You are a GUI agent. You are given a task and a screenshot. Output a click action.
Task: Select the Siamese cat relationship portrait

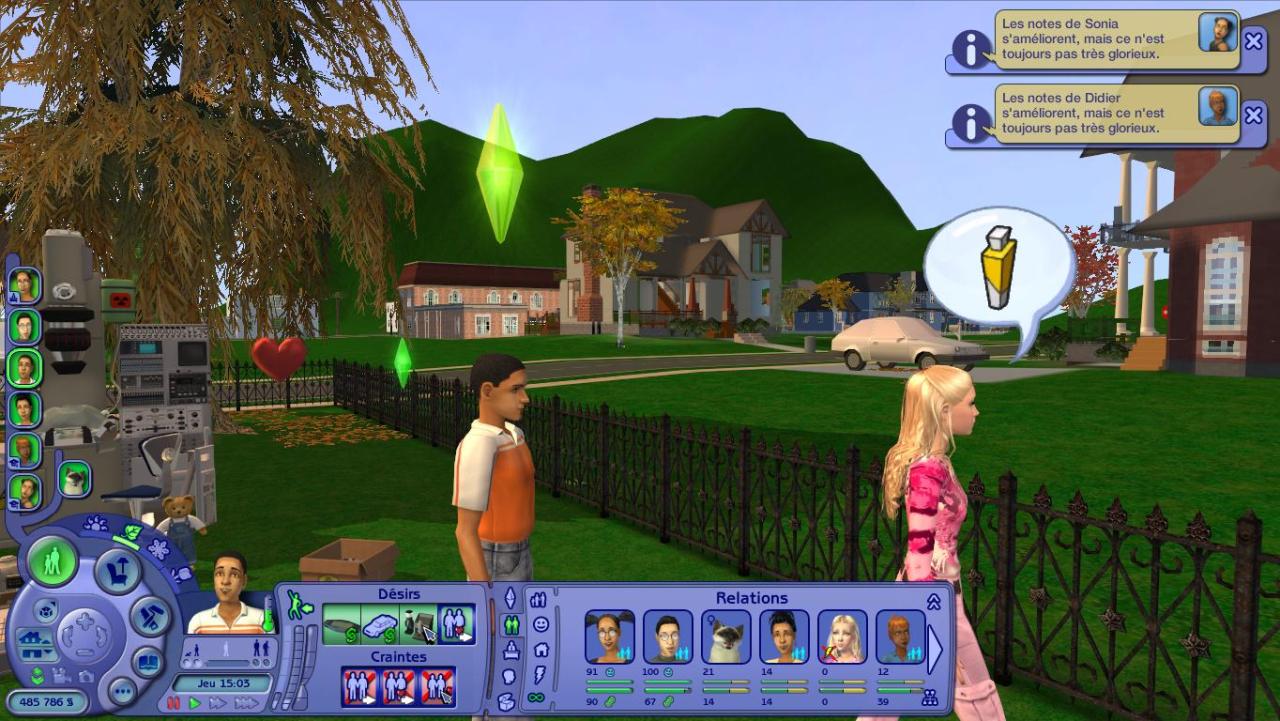(x=726, y=636)
